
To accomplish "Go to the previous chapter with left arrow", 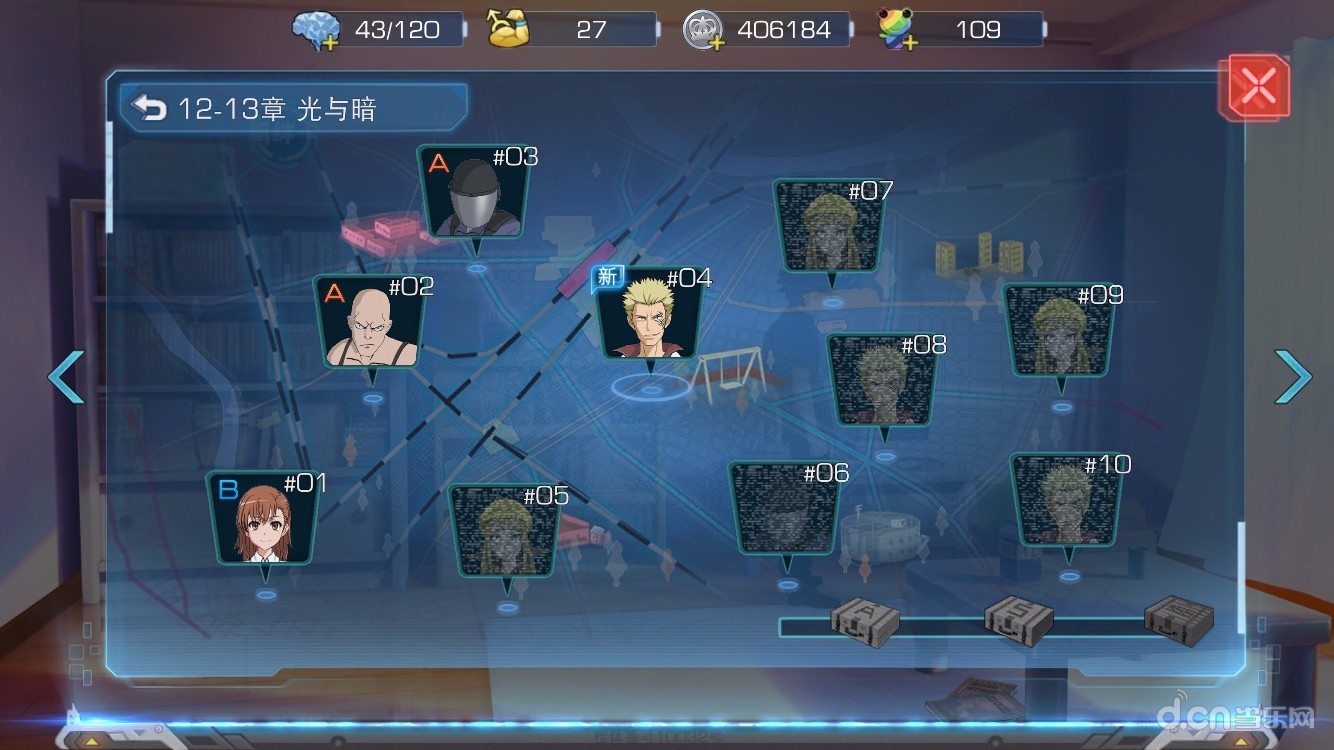I will pos(66,377).
